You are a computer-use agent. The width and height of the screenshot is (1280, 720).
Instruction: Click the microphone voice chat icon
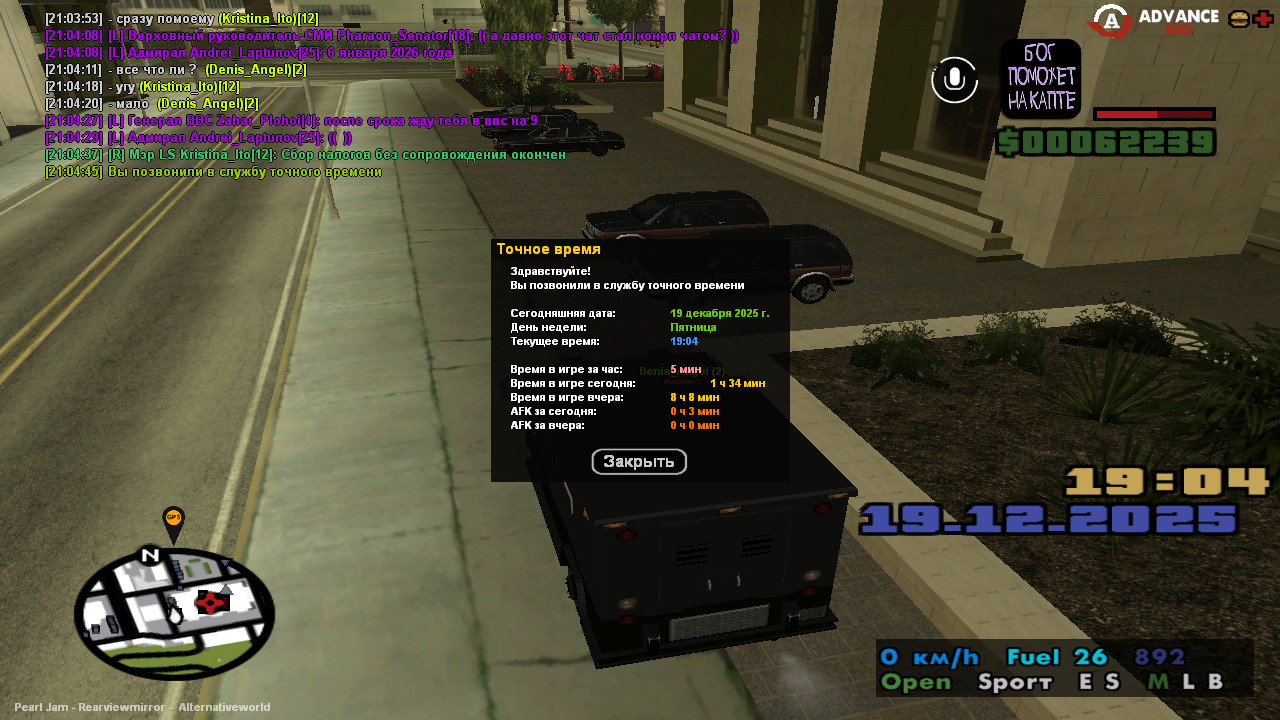[x=954, y=80]
